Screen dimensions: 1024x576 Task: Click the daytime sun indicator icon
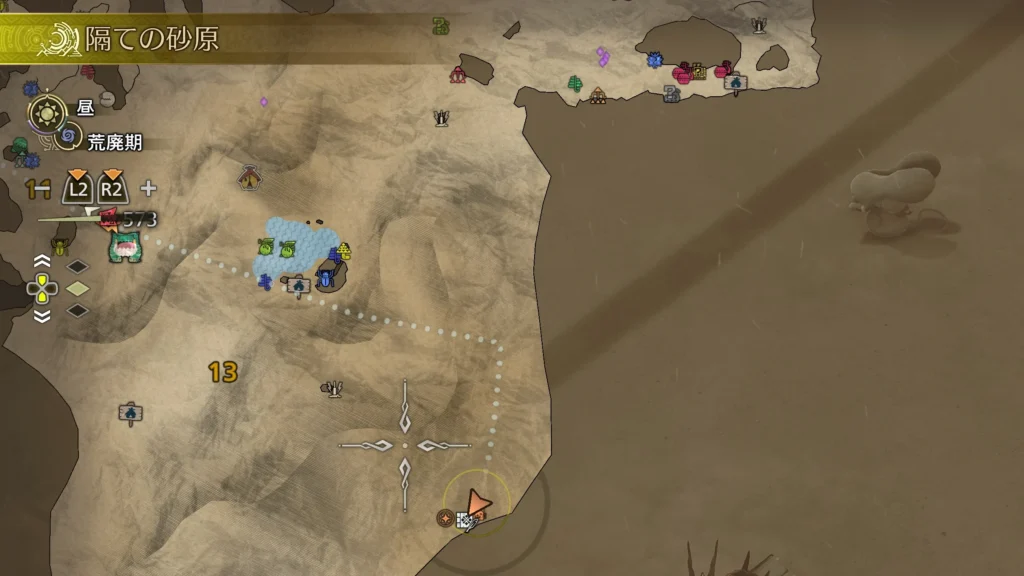(46, 109)
